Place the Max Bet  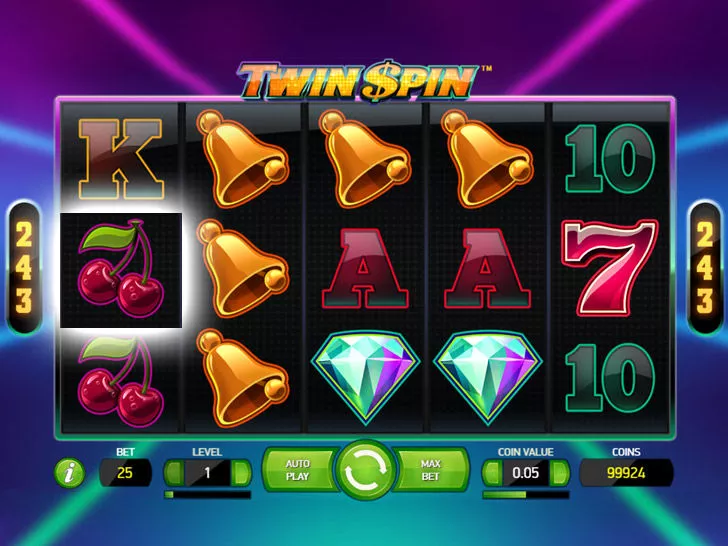(431, 470)
